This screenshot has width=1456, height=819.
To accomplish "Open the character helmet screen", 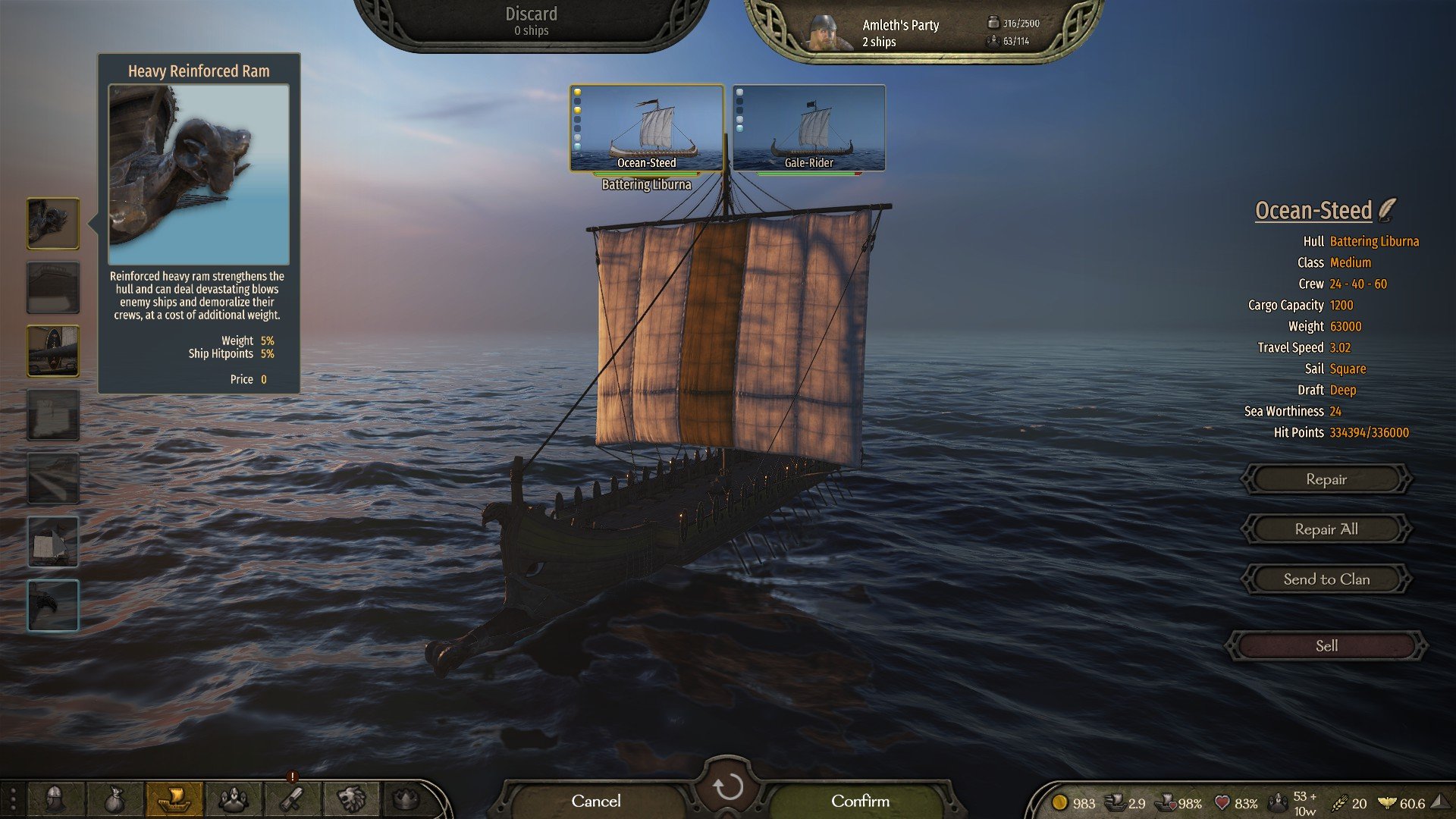I will point(55,799).
